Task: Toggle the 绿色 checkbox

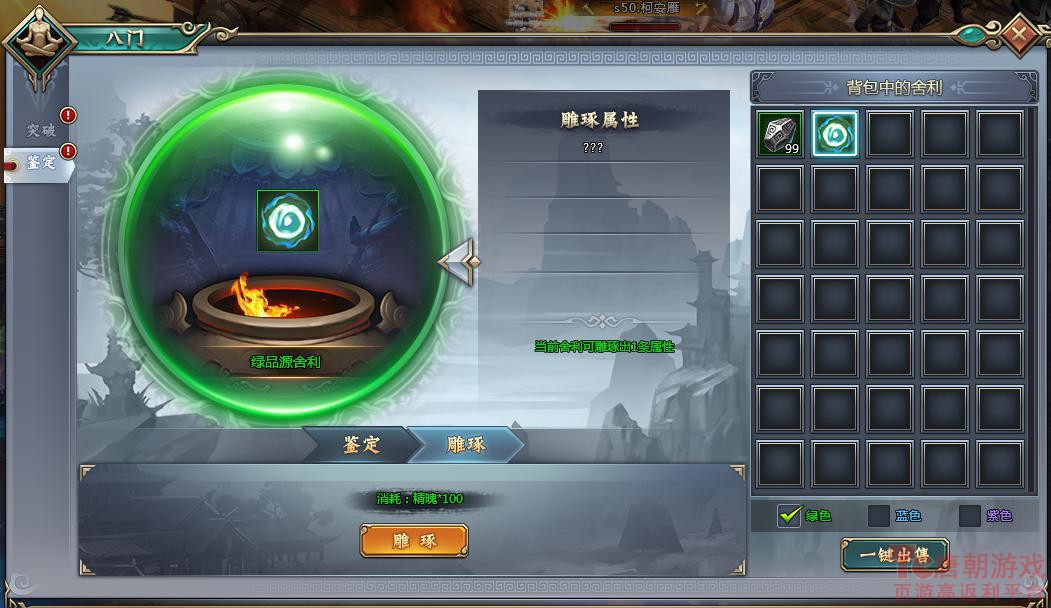Action: [789, 516]
